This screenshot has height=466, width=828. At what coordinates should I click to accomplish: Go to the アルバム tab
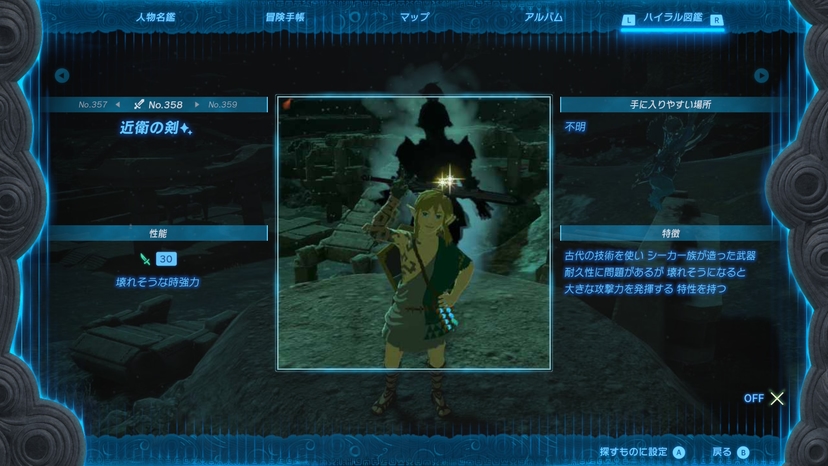[543, 18]
